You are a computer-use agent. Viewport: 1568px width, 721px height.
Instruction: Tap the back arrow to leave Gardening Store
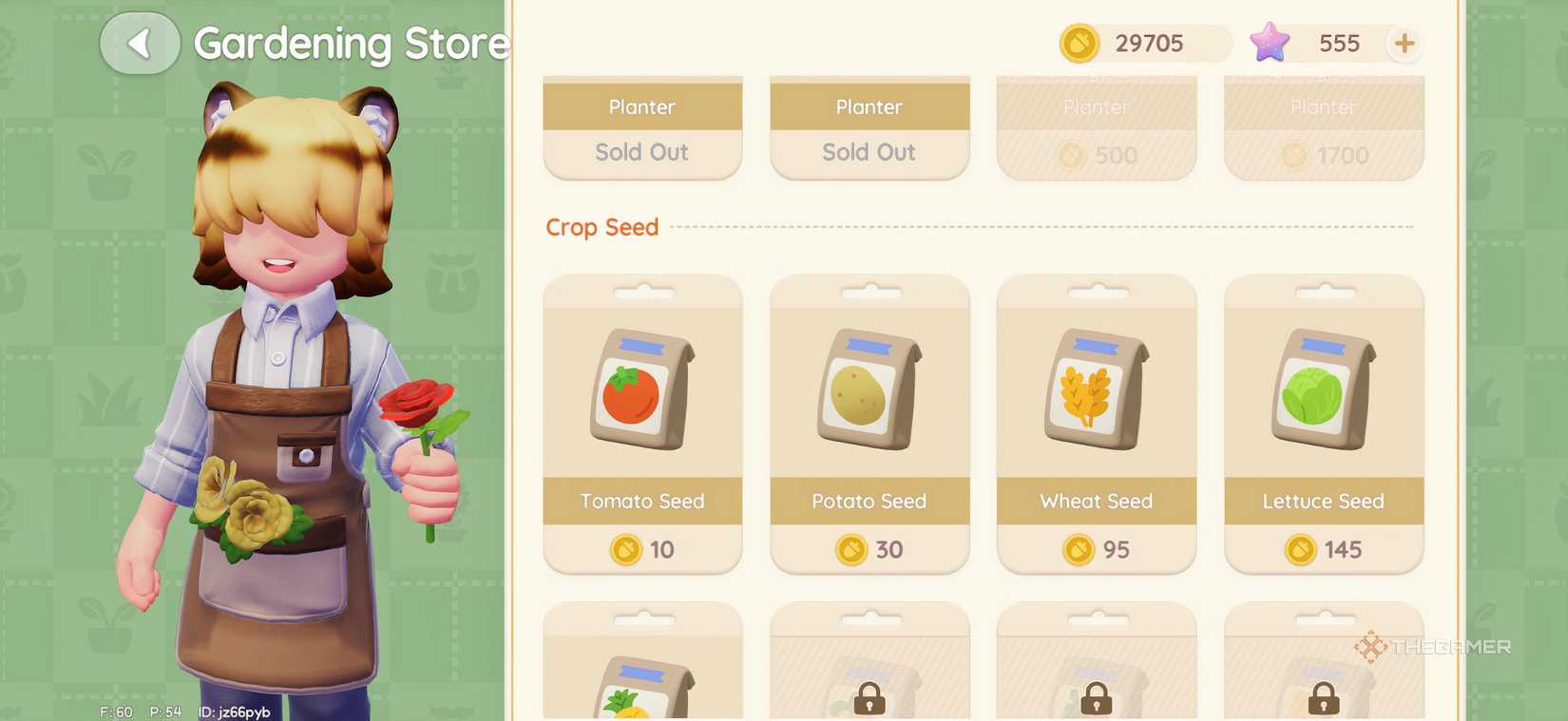[x=139, y=43]
